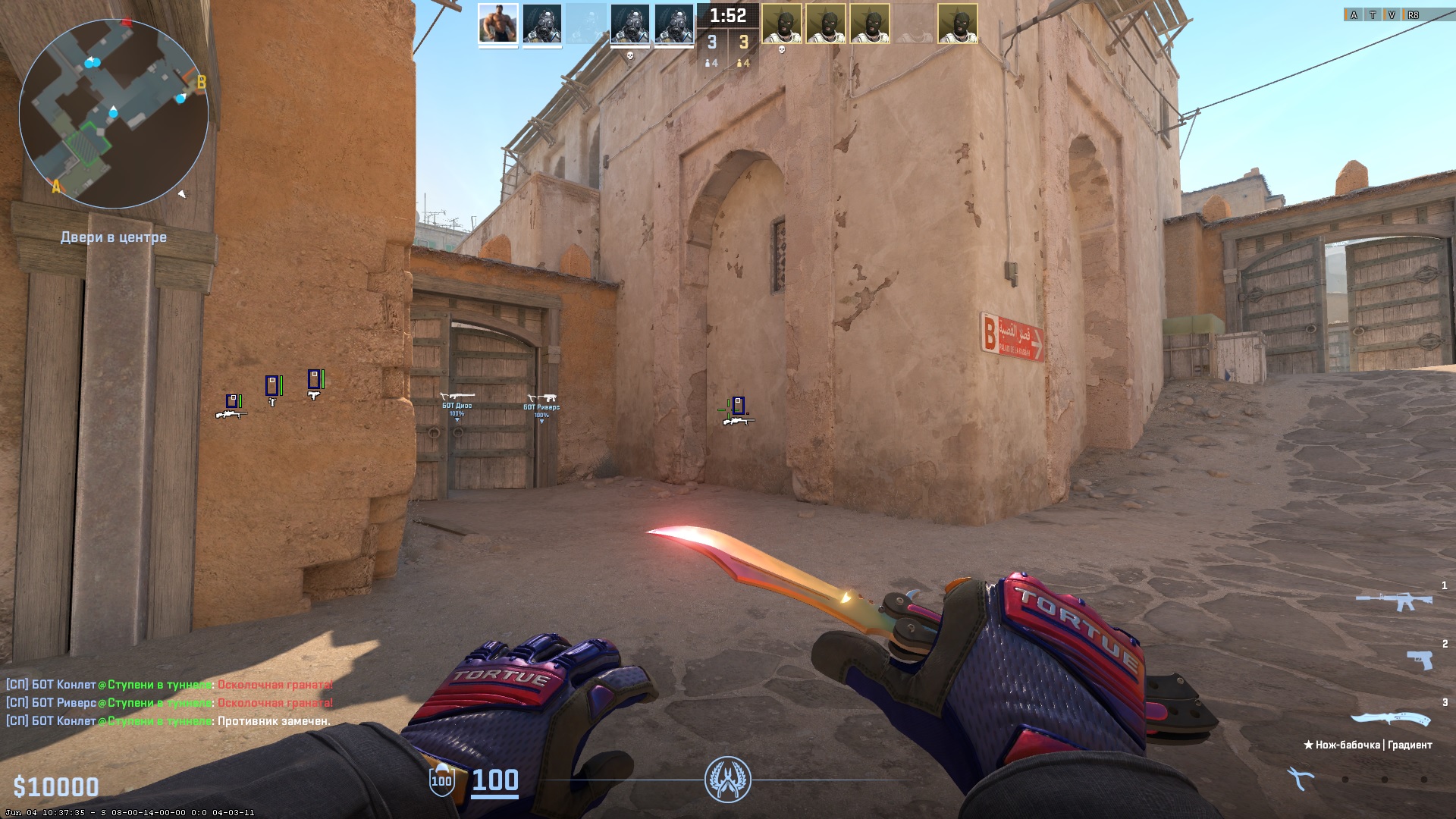Select the rifle in weapon slot 1
The image size is (1456, 819).
(1394, 602)
